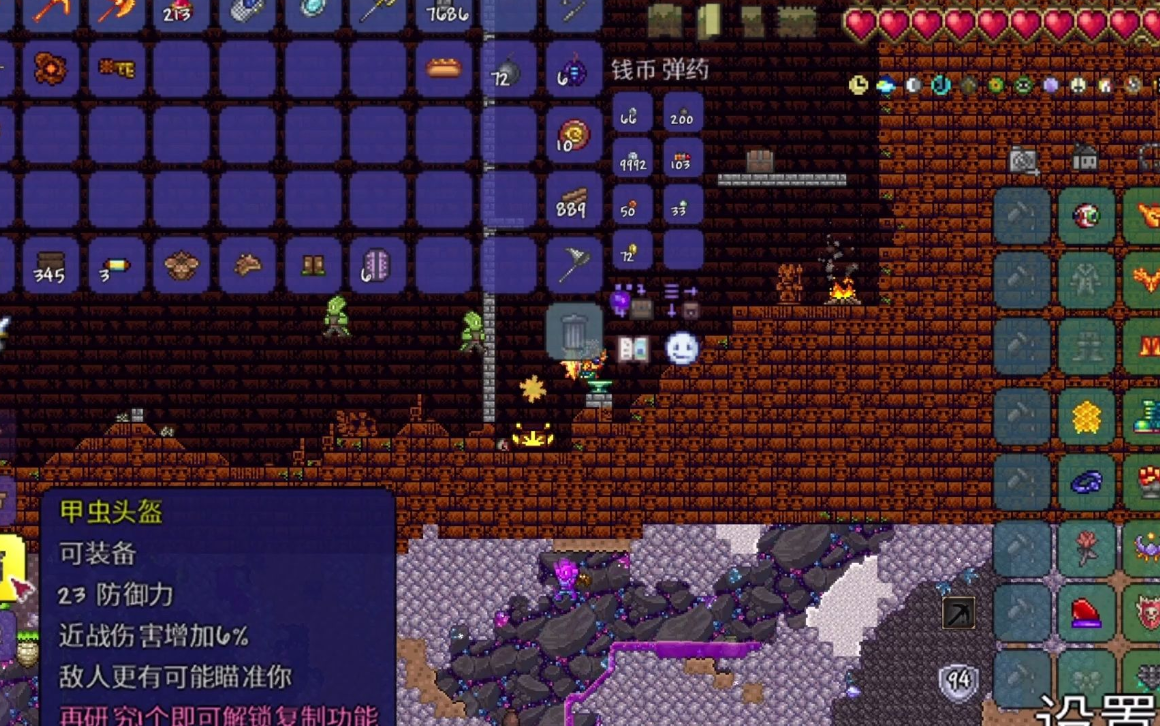Open the trash can slot
The image size is (1160, 726).
click(574, 331)
